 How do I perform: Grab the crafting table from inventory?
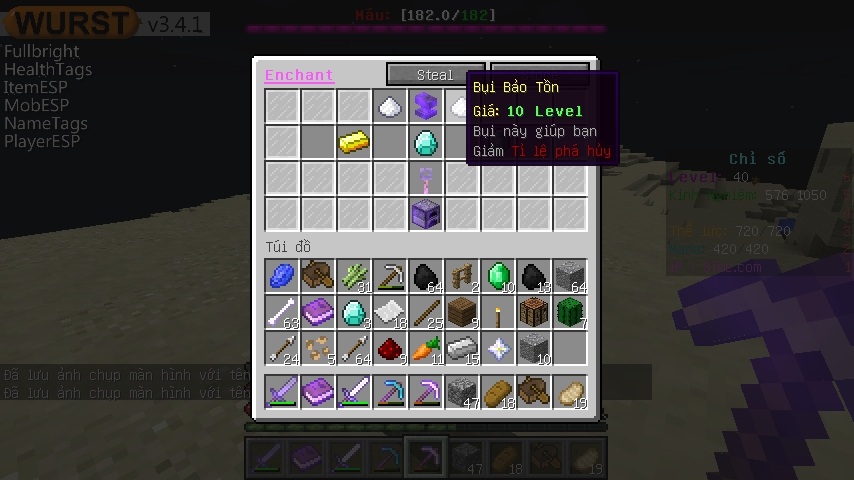pyautogui.click(x=534, y=312)
